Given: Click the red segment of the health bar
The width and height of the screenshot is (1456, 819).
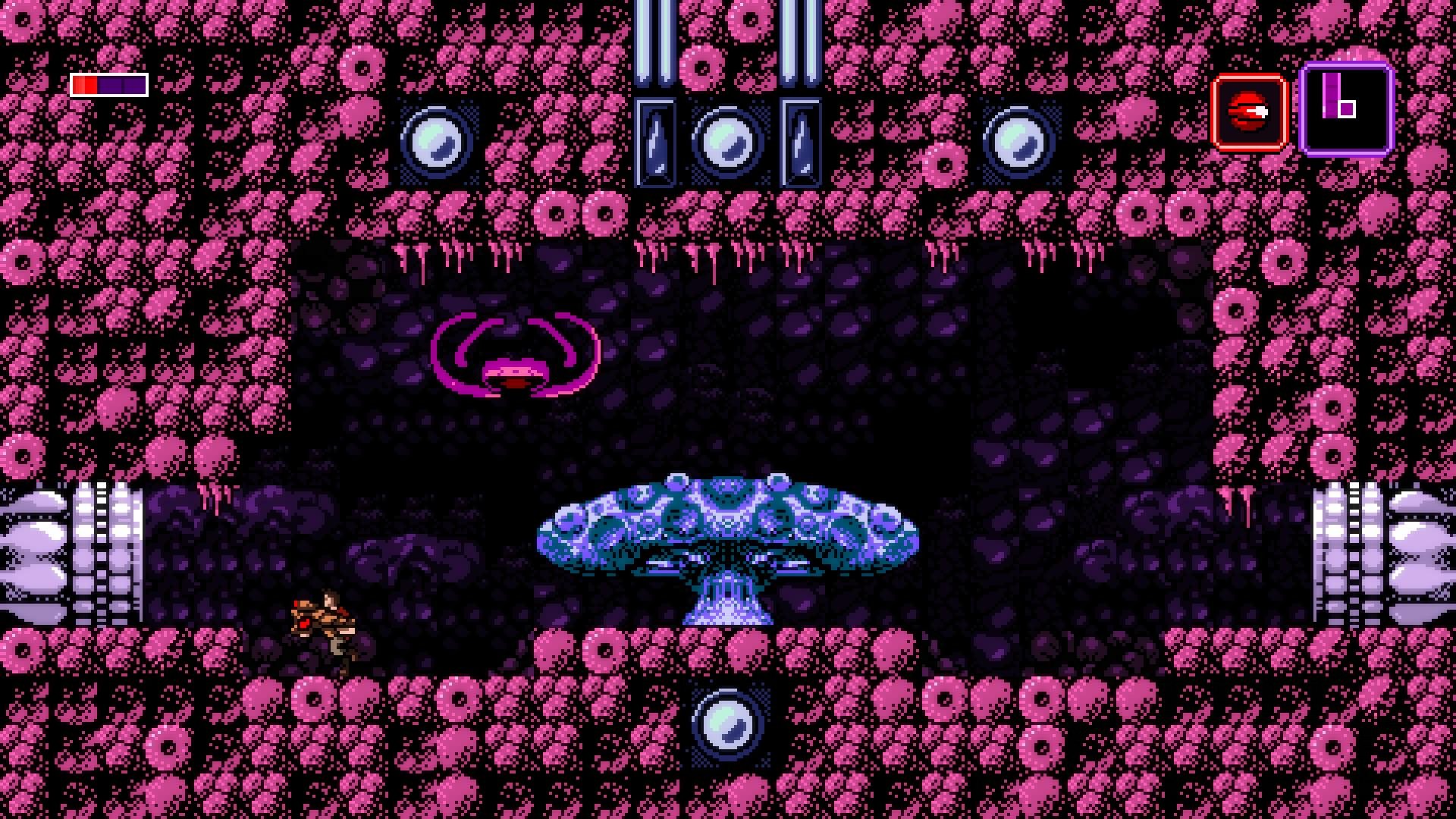Looking at the screenshot, I should (x=86, y=85).
